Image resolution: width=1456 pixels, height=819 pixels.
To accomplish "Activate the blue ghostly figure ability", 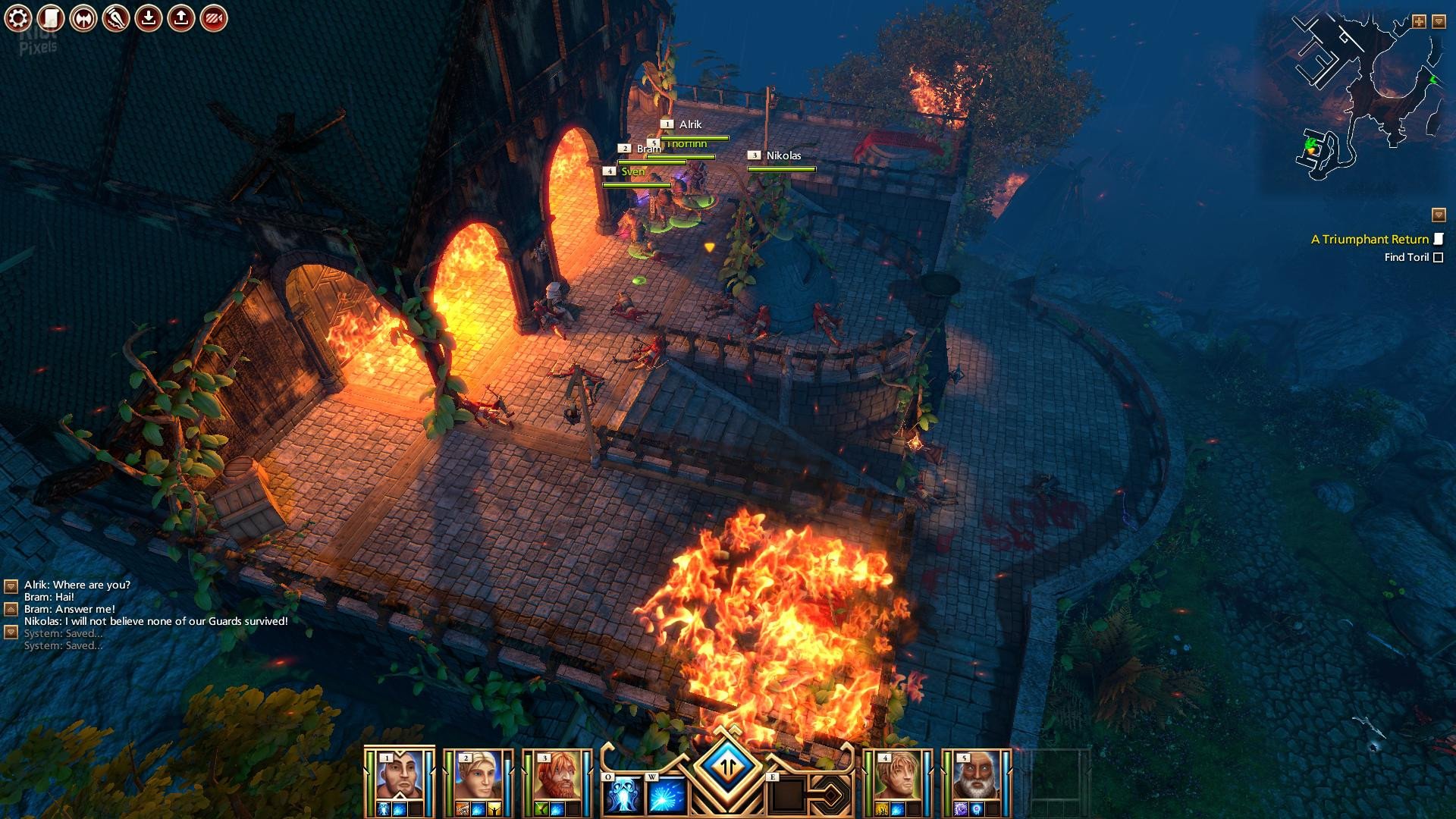I will point(624,795).
